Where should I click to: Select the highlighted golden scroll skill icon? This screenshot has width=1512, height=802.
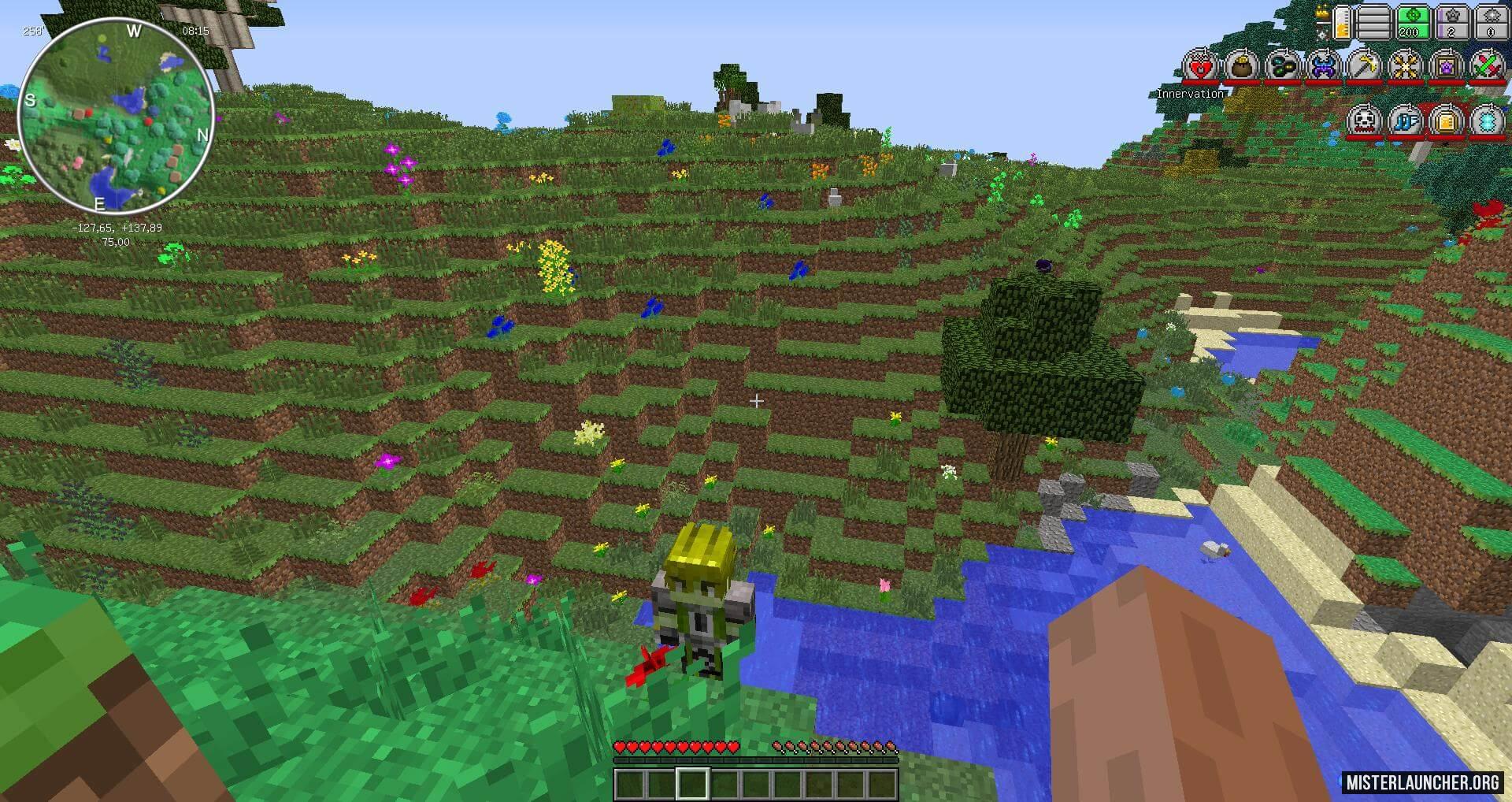pos(1447,121)
